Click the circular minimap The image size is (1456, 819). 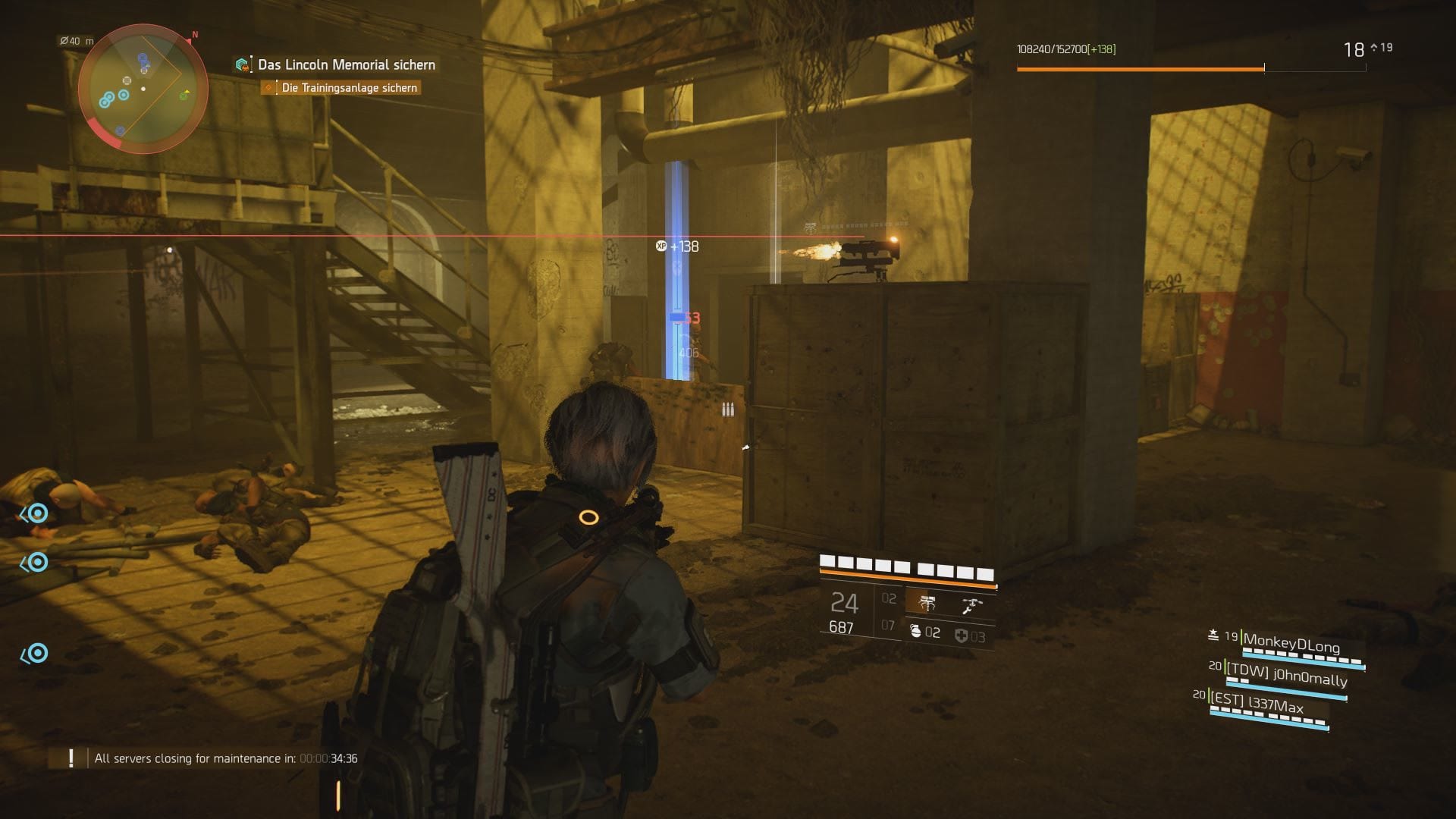point(143,89)
